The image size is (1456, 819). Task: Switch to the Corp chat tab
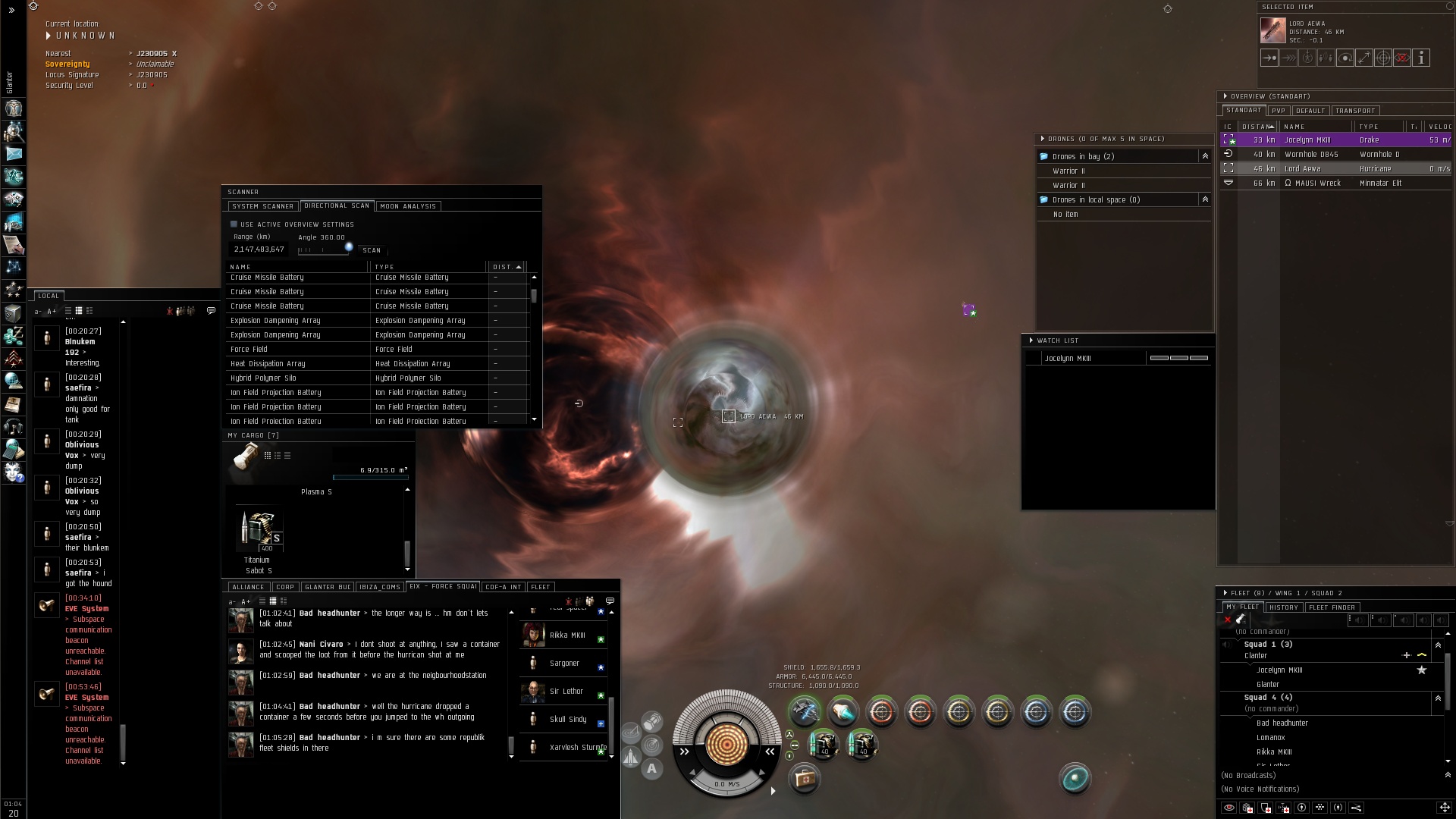click(285, 587)
